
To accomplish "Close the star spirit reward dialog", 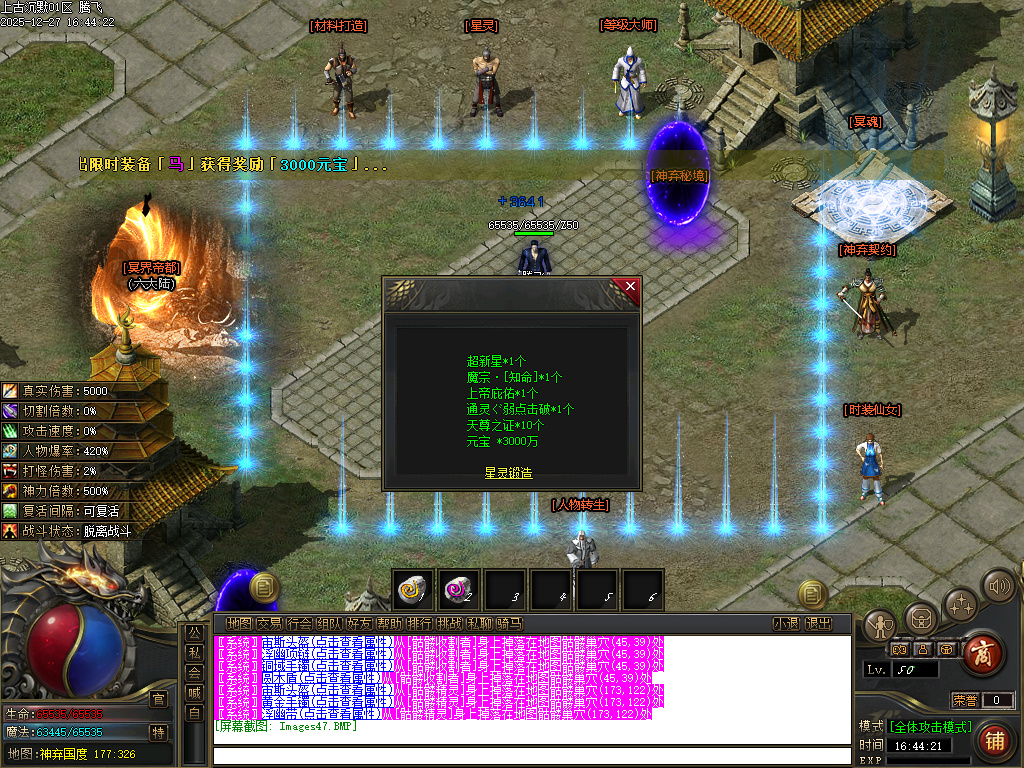I will [630, 287].
